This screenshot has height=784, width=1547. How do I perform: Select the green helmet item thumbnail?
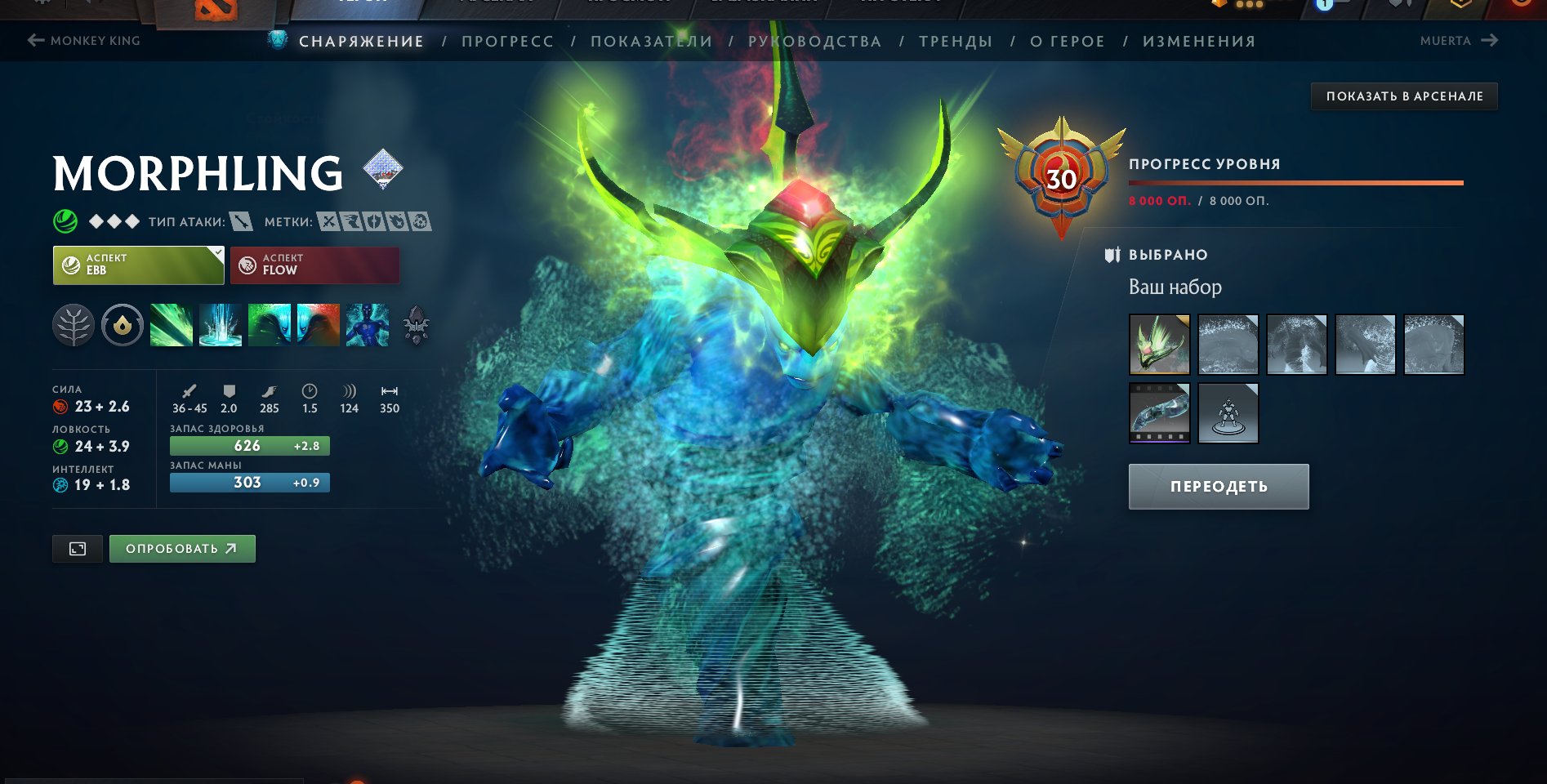1159,345
